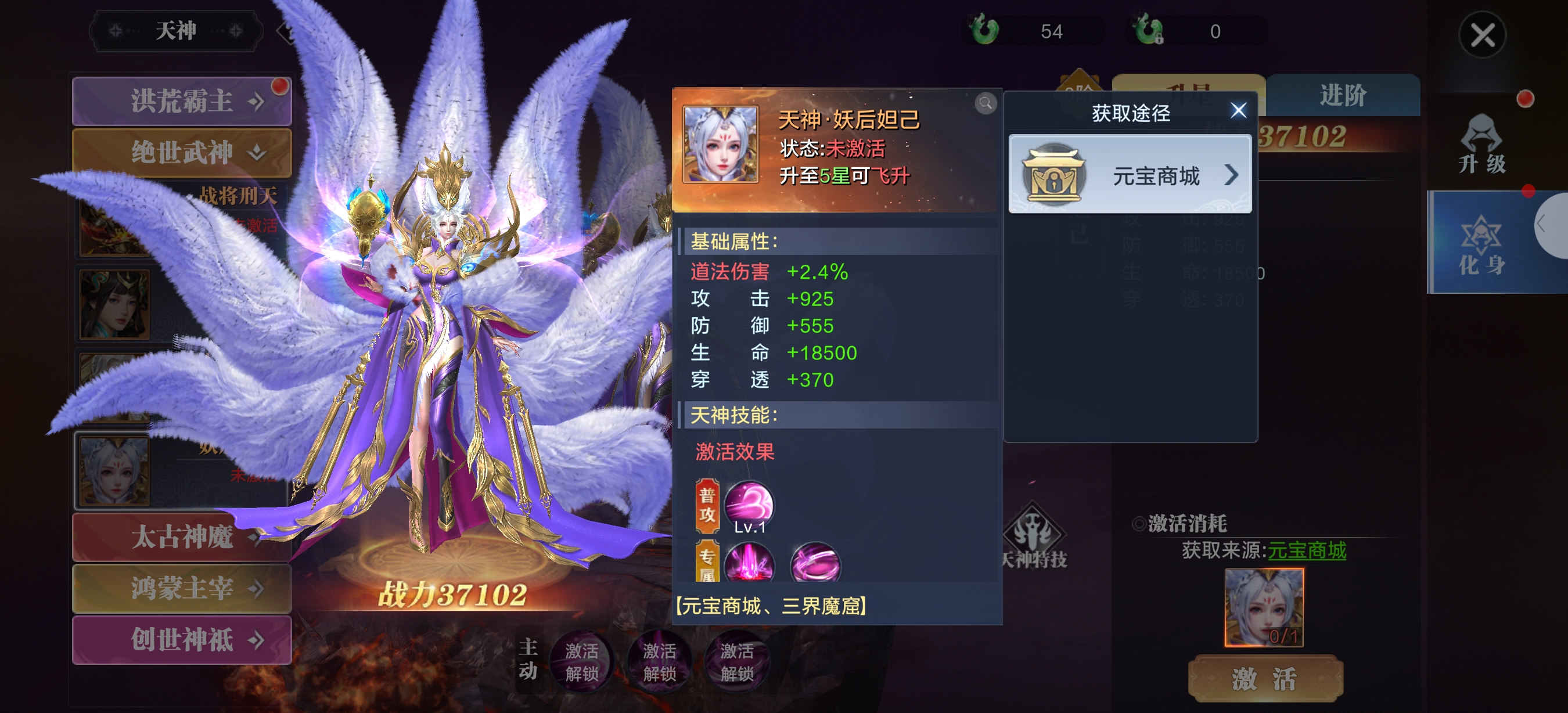This screenshot has width=1568, height=713.
Task: View the 普攻 Lv.1 skill icon
Action: (x=749, y=504)
